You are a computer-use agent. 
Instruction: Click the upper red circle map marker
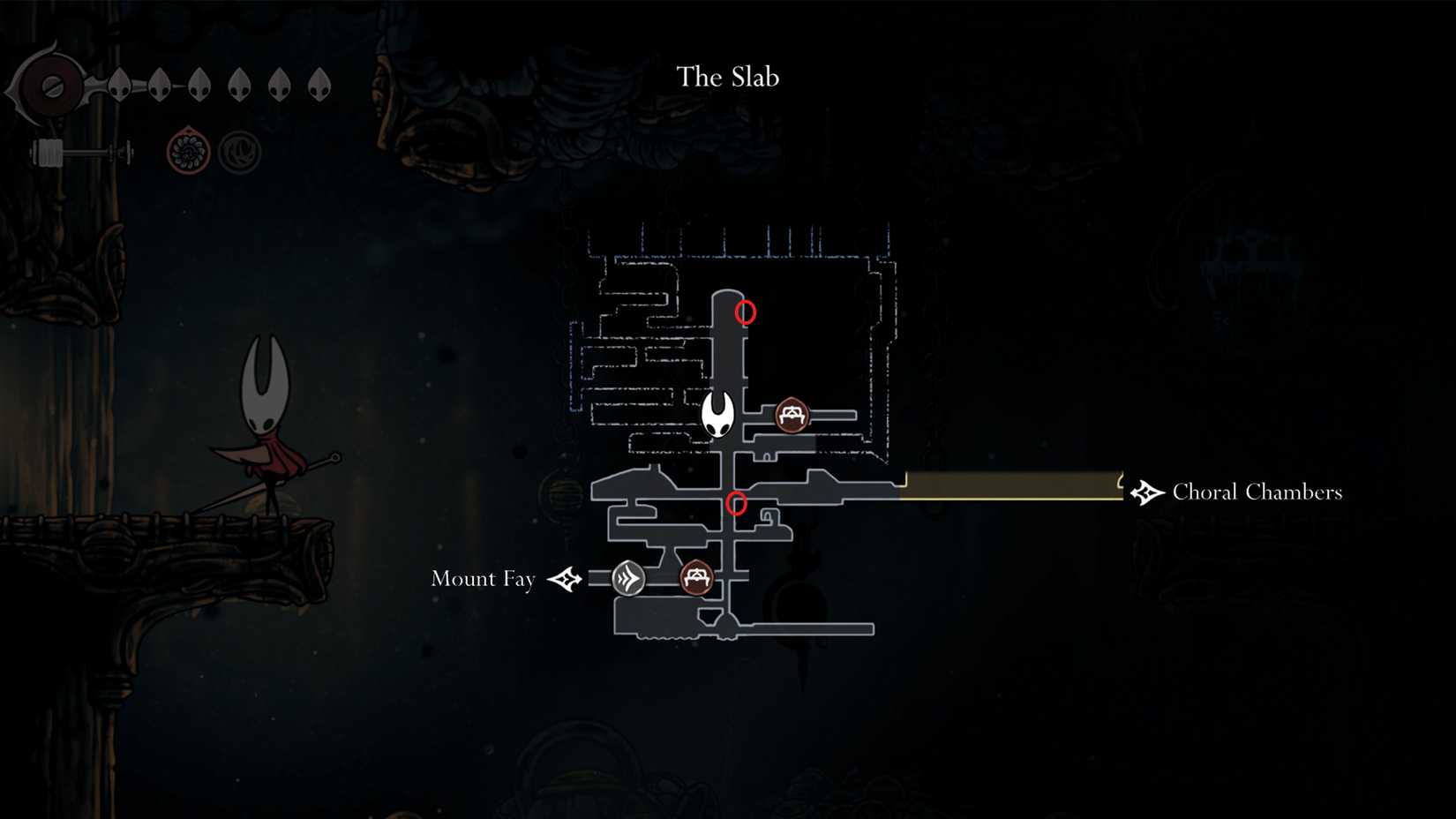[x=744, y=312]
